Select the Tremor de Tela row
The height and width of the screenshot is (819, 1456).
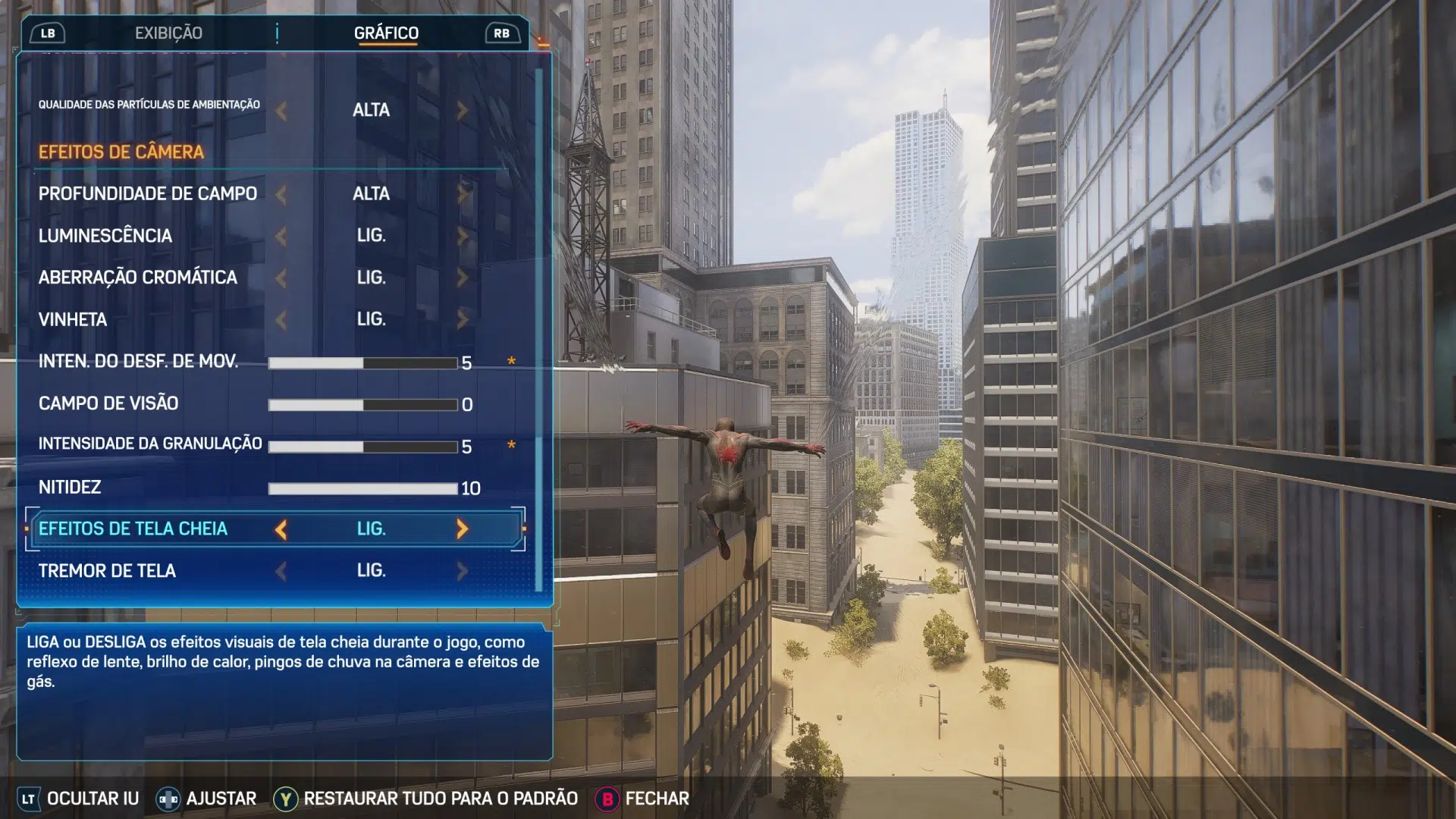click(x=107, y=571)
